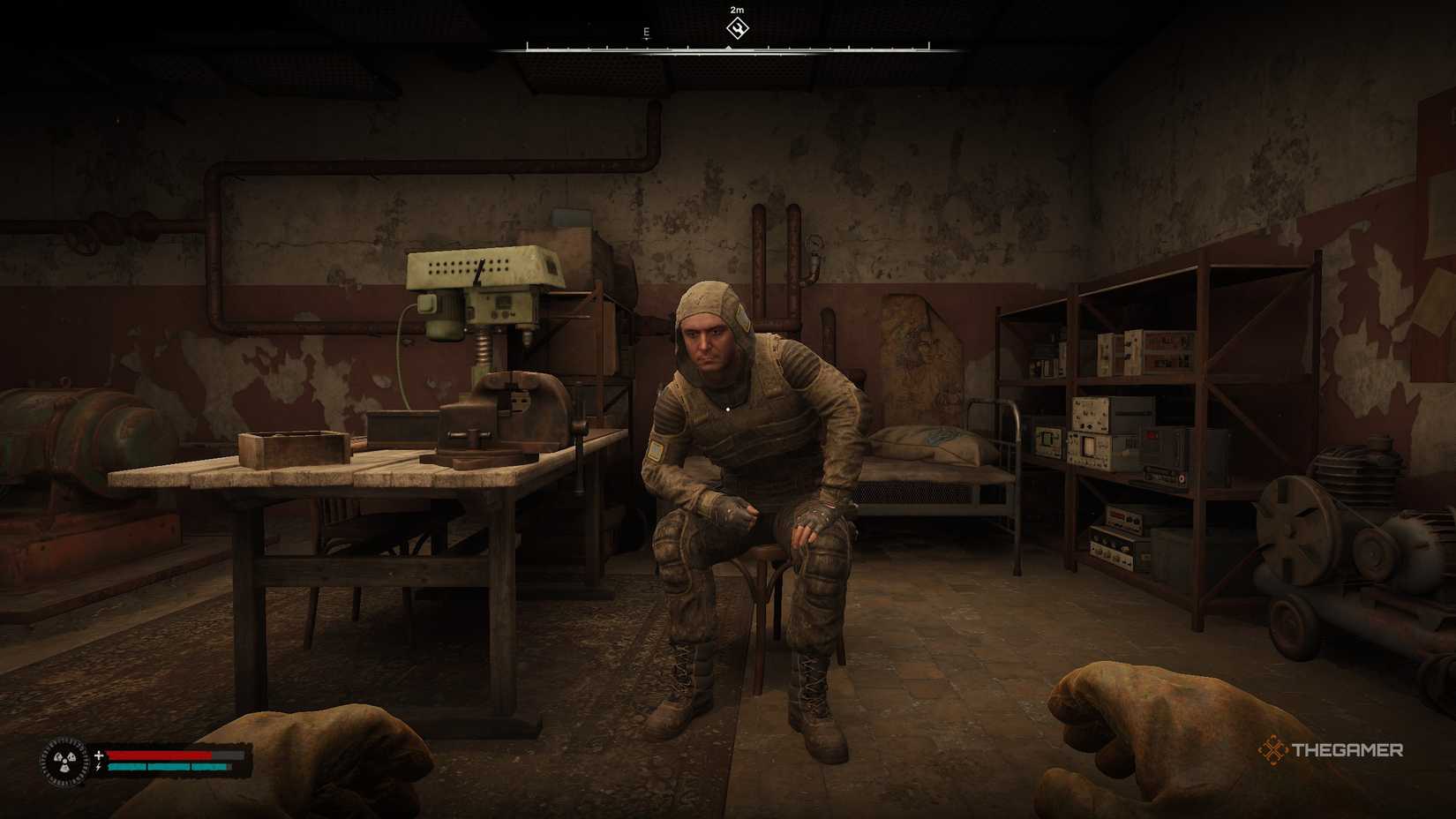Select the technician wrench marker on compass
This screenshot has height=819, width=1456.
(737, 28)
